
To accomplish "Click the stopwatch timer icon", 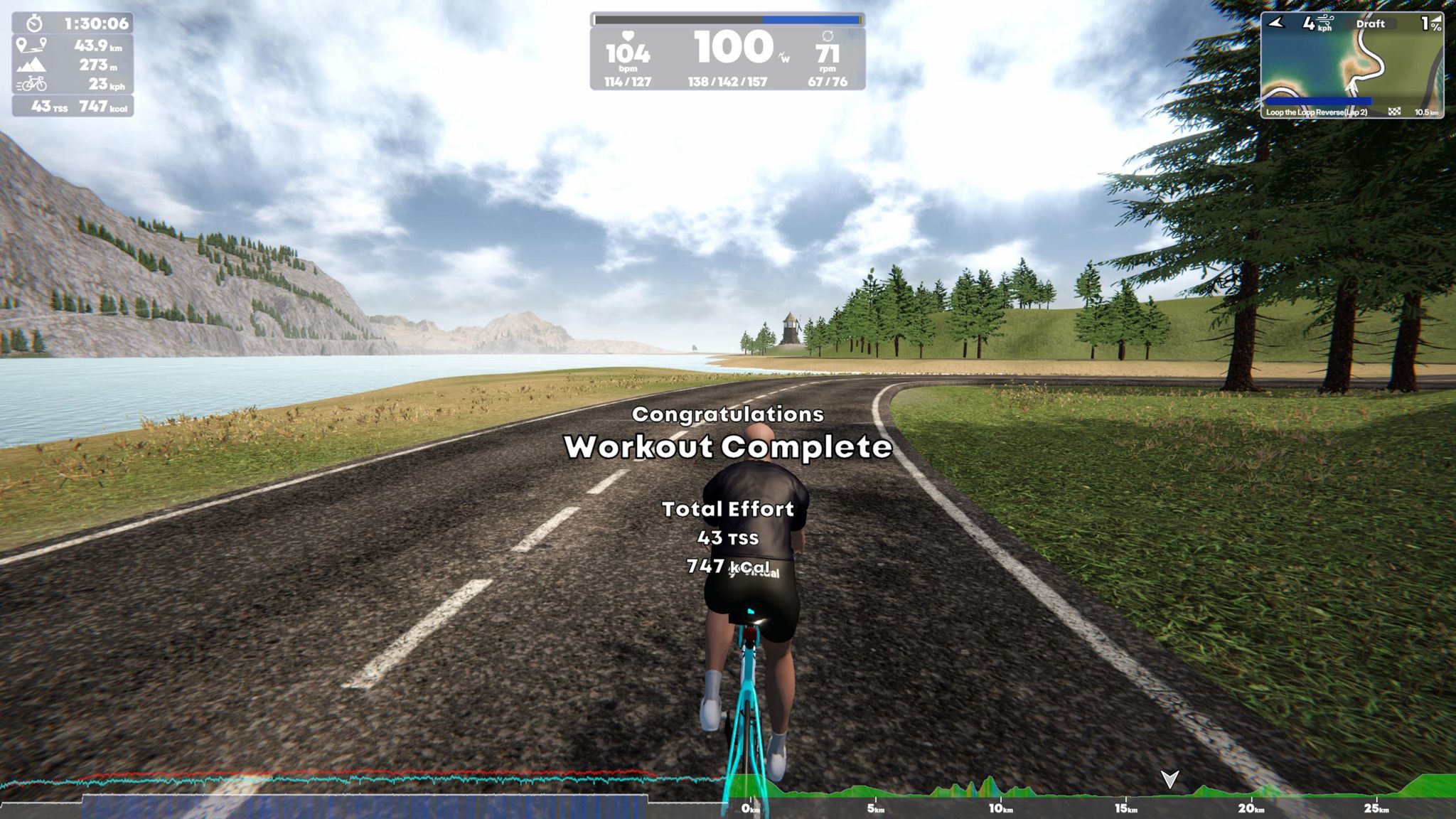I will pyautogui.click(x=34, y=23).
